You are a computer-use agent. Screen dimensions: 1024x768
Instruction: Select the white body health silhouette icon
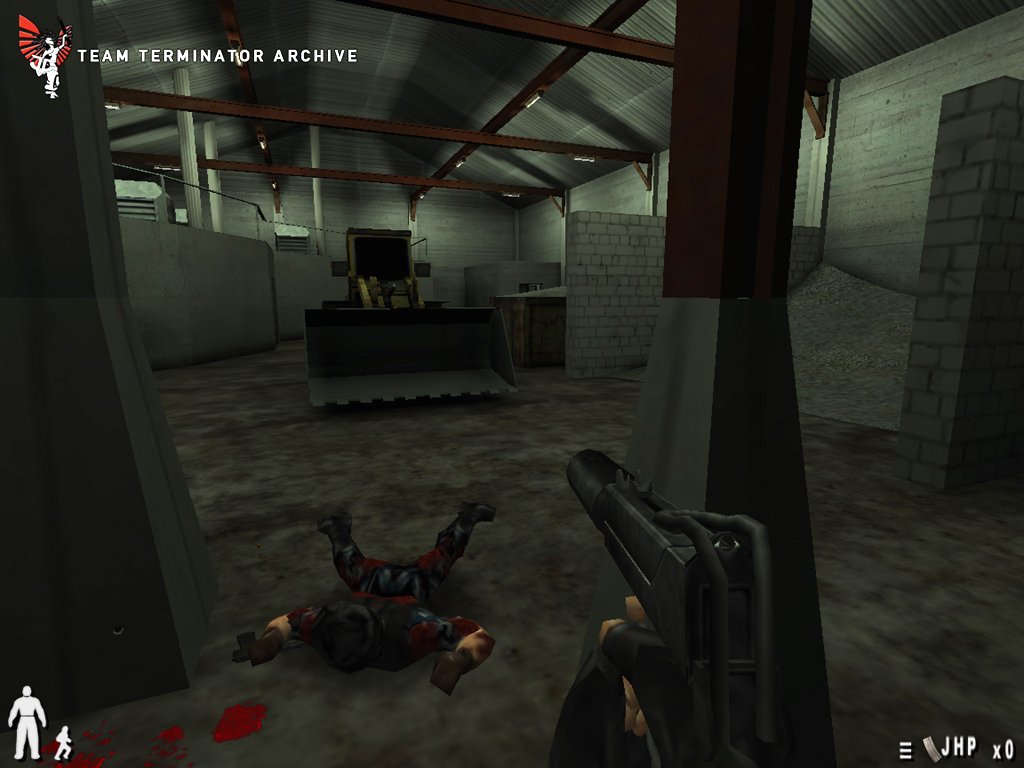[27, 721]
